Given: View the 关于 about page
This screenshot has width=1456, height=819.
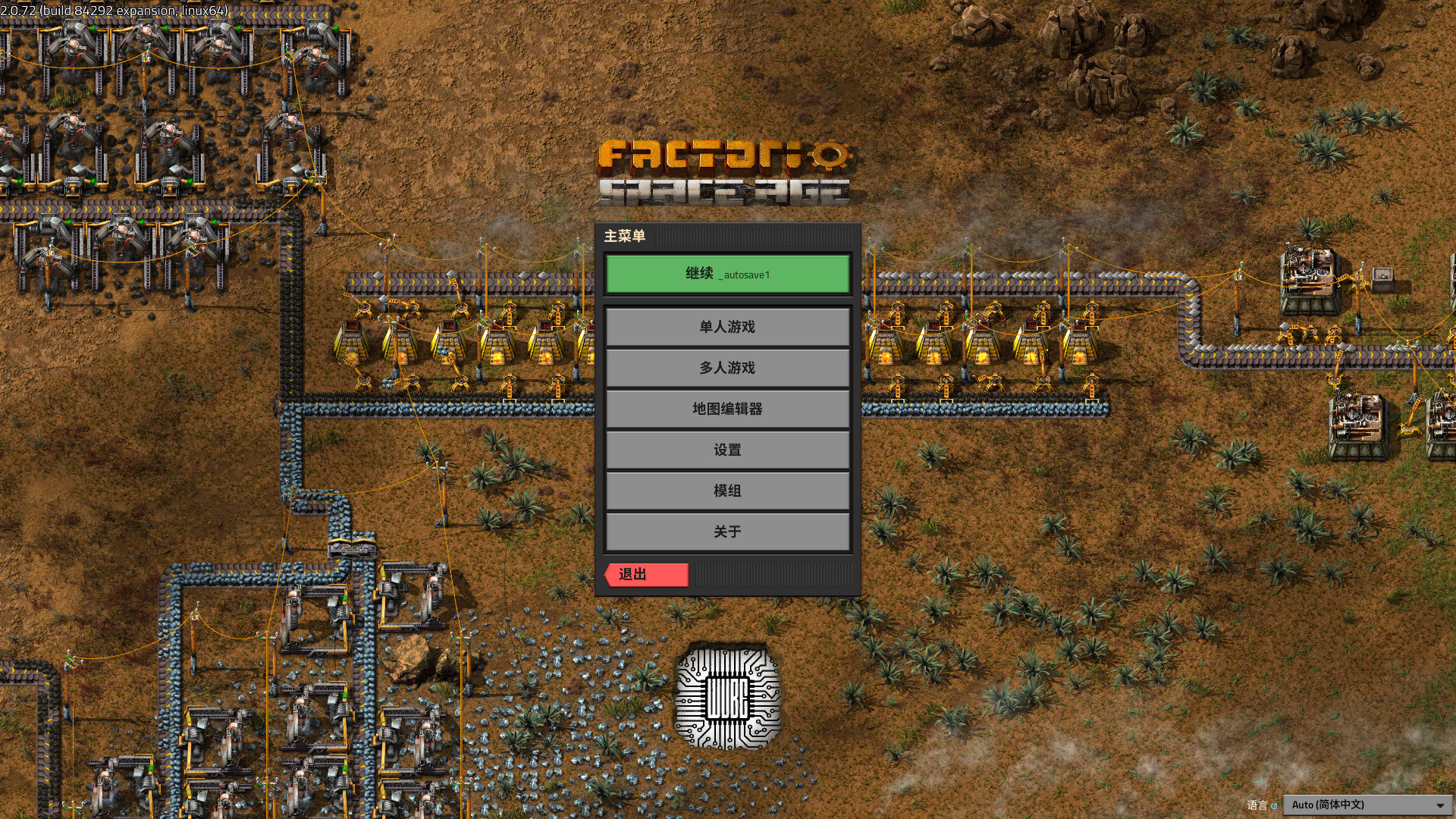Looking at the screenshot, I should point(727,532).
